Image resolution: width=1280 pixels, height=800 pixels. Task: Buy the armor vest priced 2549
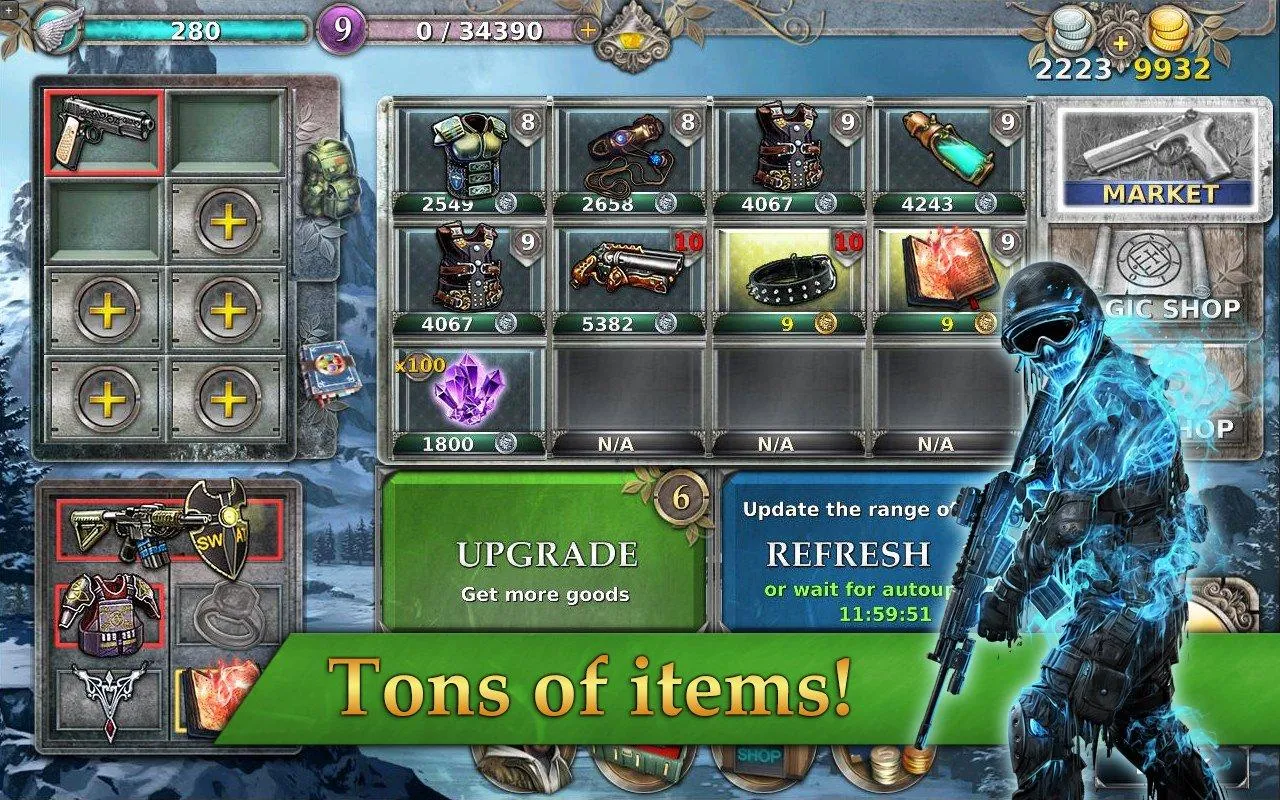coord(470,160)
